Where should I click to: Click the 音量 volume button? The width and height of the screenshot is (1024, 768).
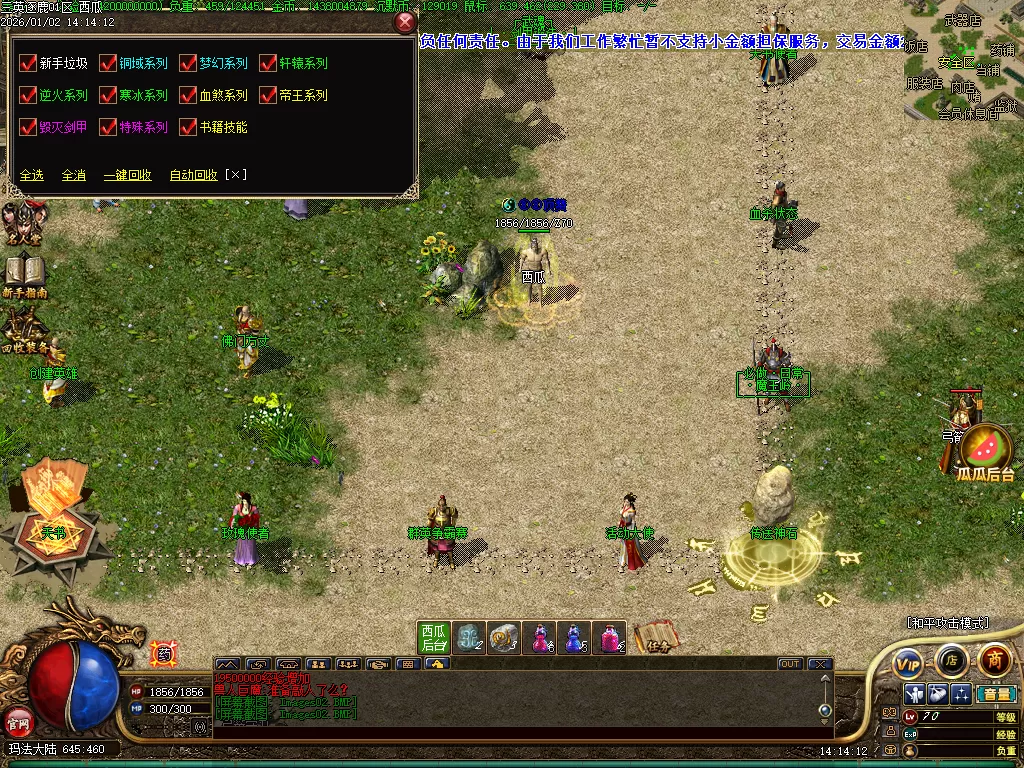(995, 694)
